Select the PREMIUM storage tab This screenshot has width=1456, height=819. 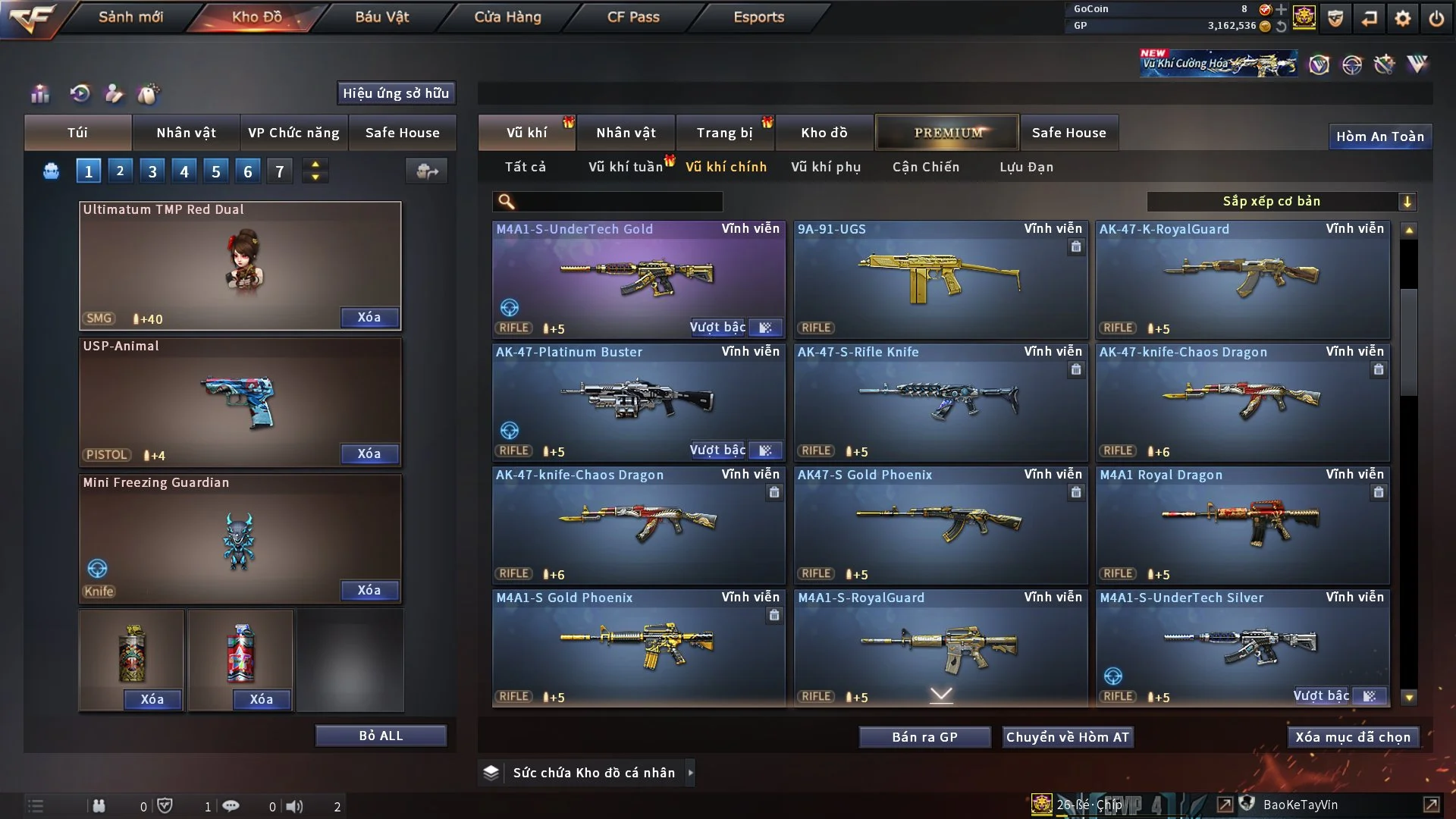coord(947,133)
